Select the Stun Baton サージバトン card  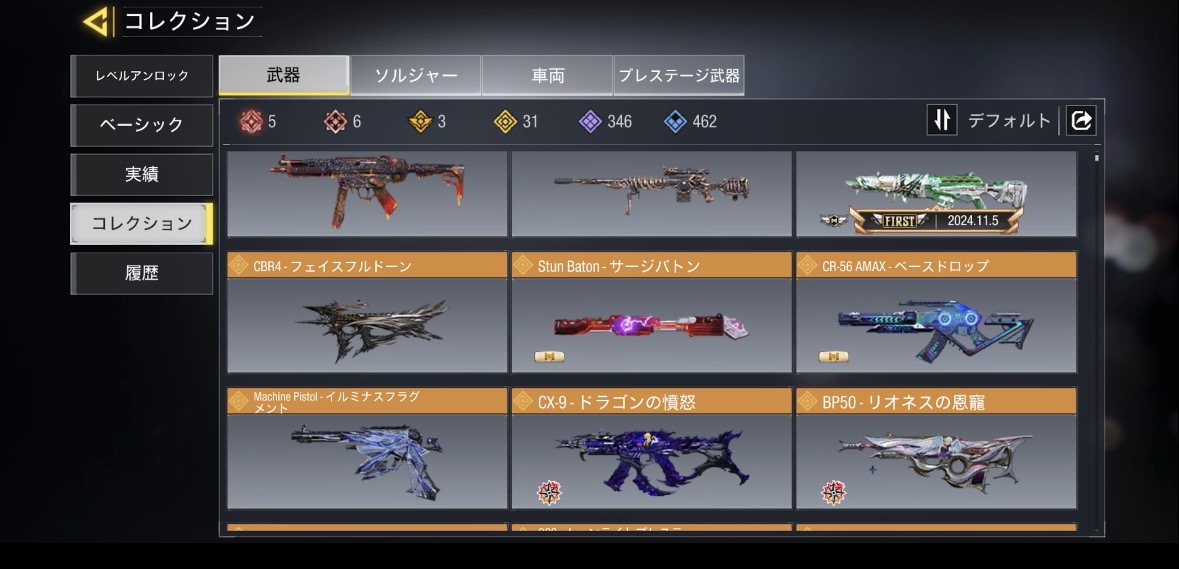pyautogui.click(x=651, y=313)
